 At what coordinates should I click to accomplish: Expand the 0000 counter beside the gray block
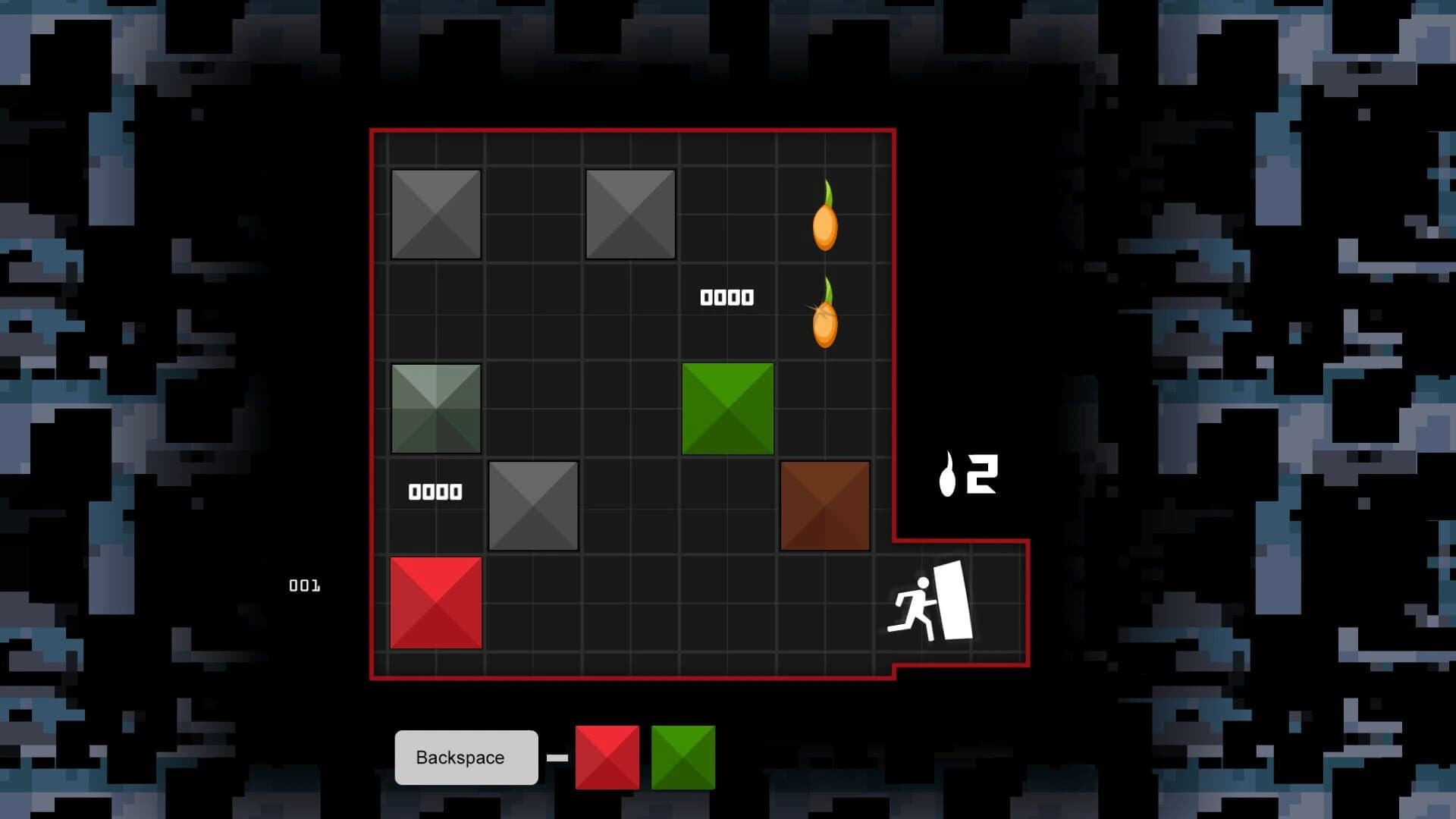[436, 491]
